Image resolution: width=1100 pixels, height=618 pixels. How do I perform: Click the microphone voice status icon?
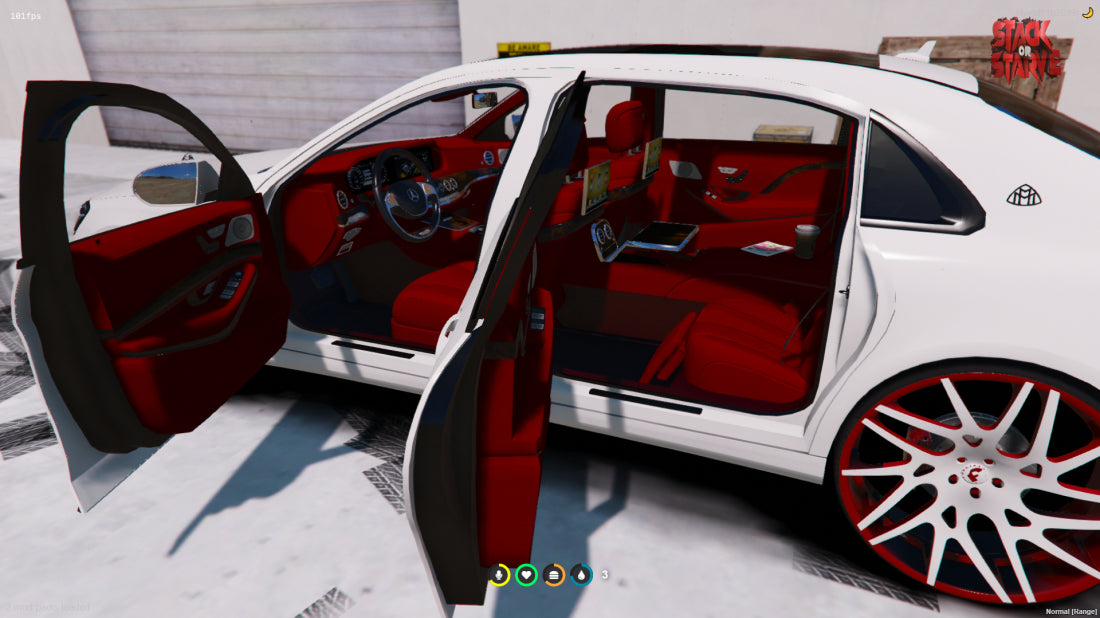pyautogui.click(x=499, y=575)
